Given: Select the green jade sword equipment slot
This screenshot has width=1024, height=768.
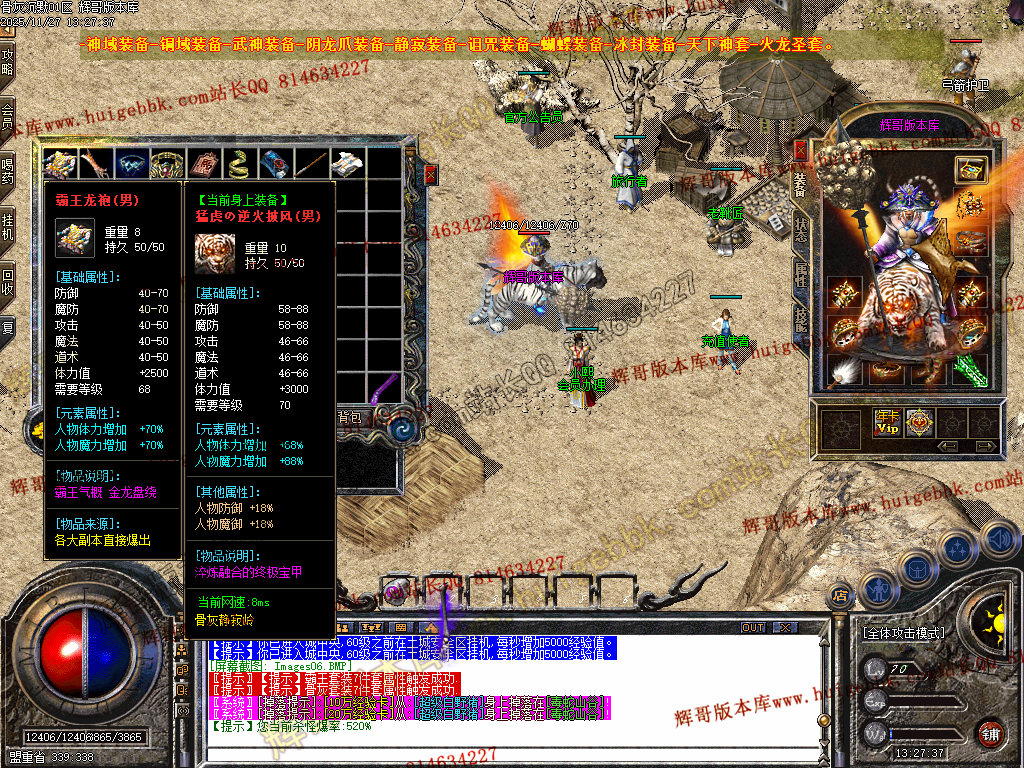Looking at the screenshot, I should [970, 369].
